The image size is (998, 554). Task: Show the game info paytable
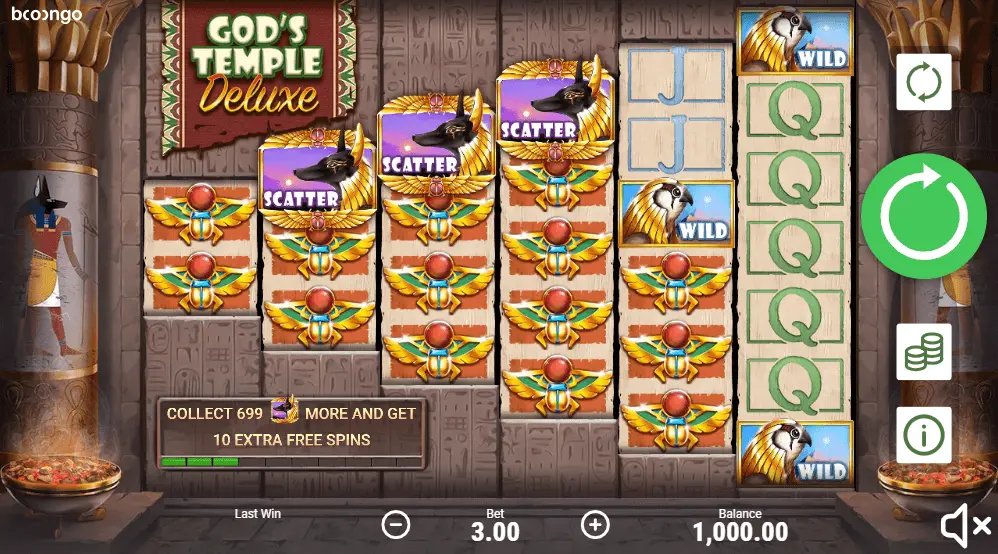[x=923, y=434]
